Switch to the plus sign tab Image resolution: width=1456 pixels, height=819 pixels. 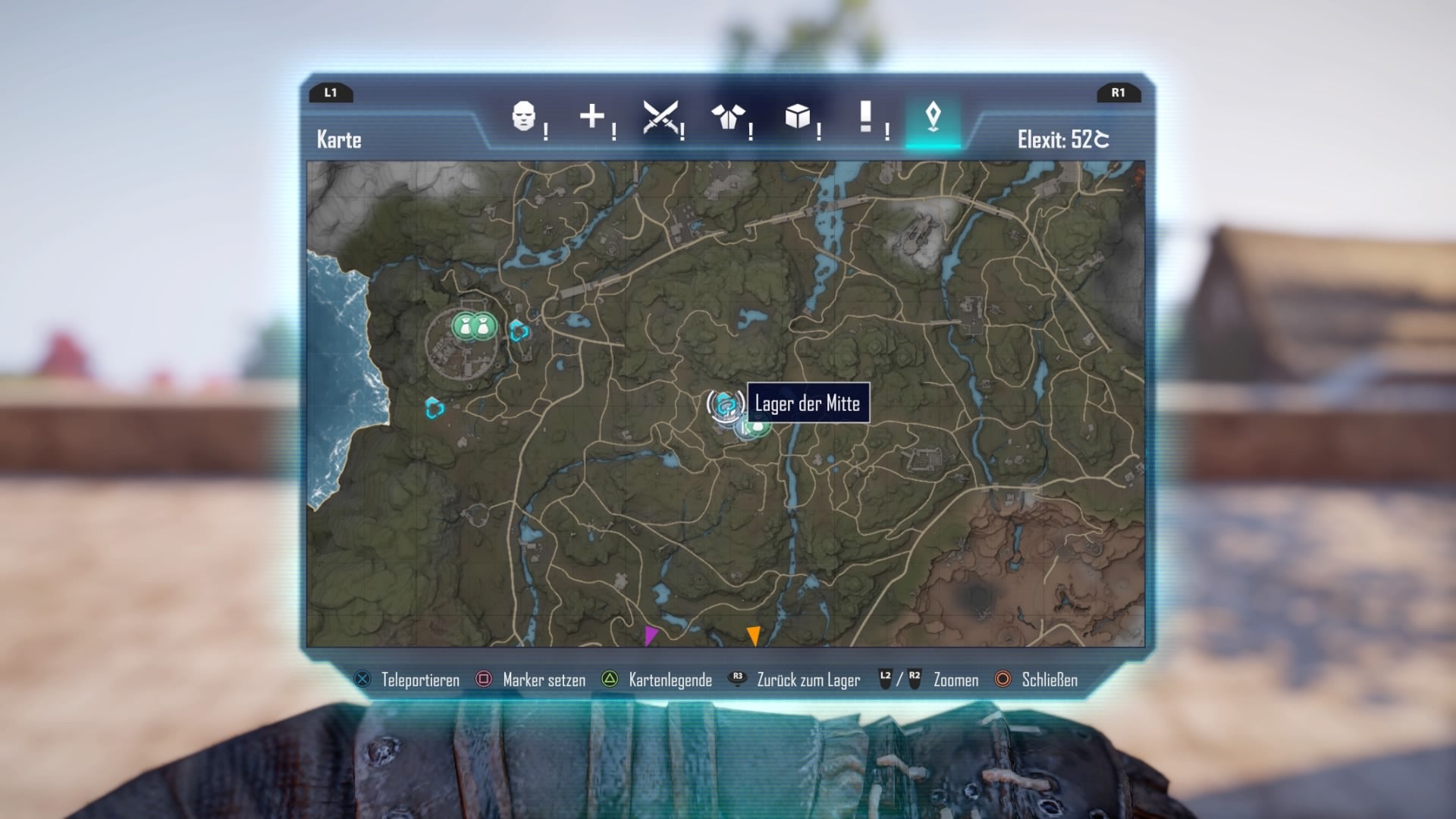point(591,117)
